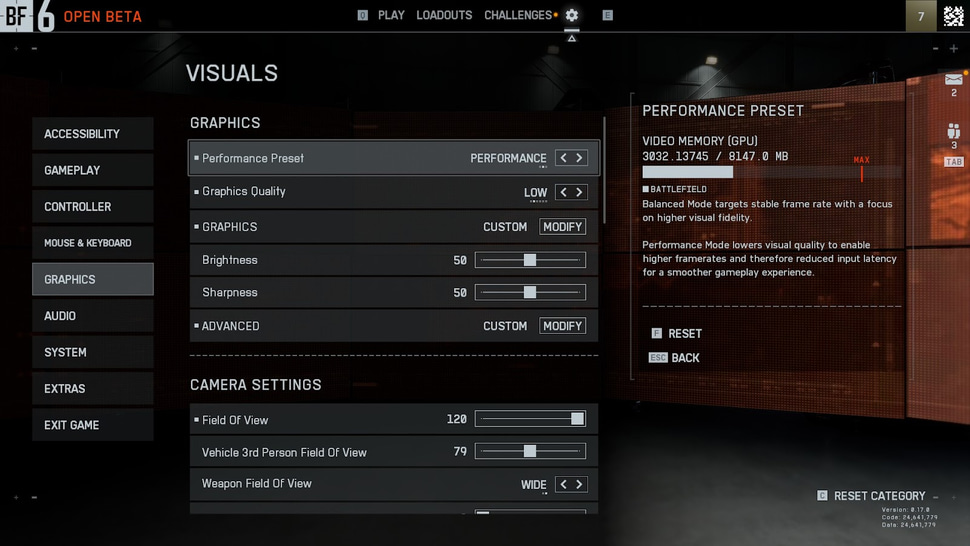Adjust the Brightness slider
Viewport: 970px width, 546px height.
click(530, 260)
